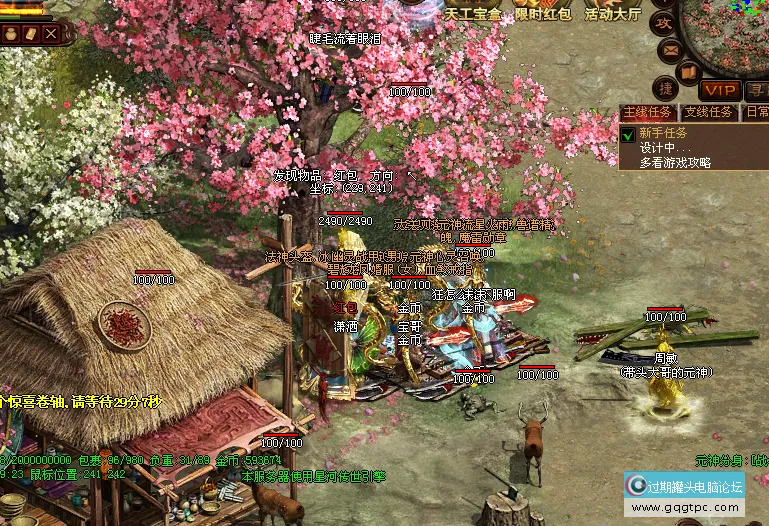Screen dimensions: 769x526
Task: Click the round 捷 shortcut button
Action: coord(667,89)
